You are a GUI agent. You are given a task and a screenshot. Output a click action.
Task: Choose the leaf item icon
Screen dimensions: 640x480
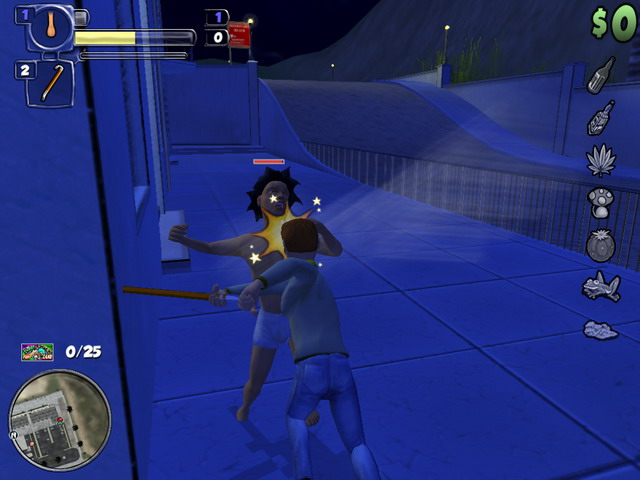tap(601, 160)
